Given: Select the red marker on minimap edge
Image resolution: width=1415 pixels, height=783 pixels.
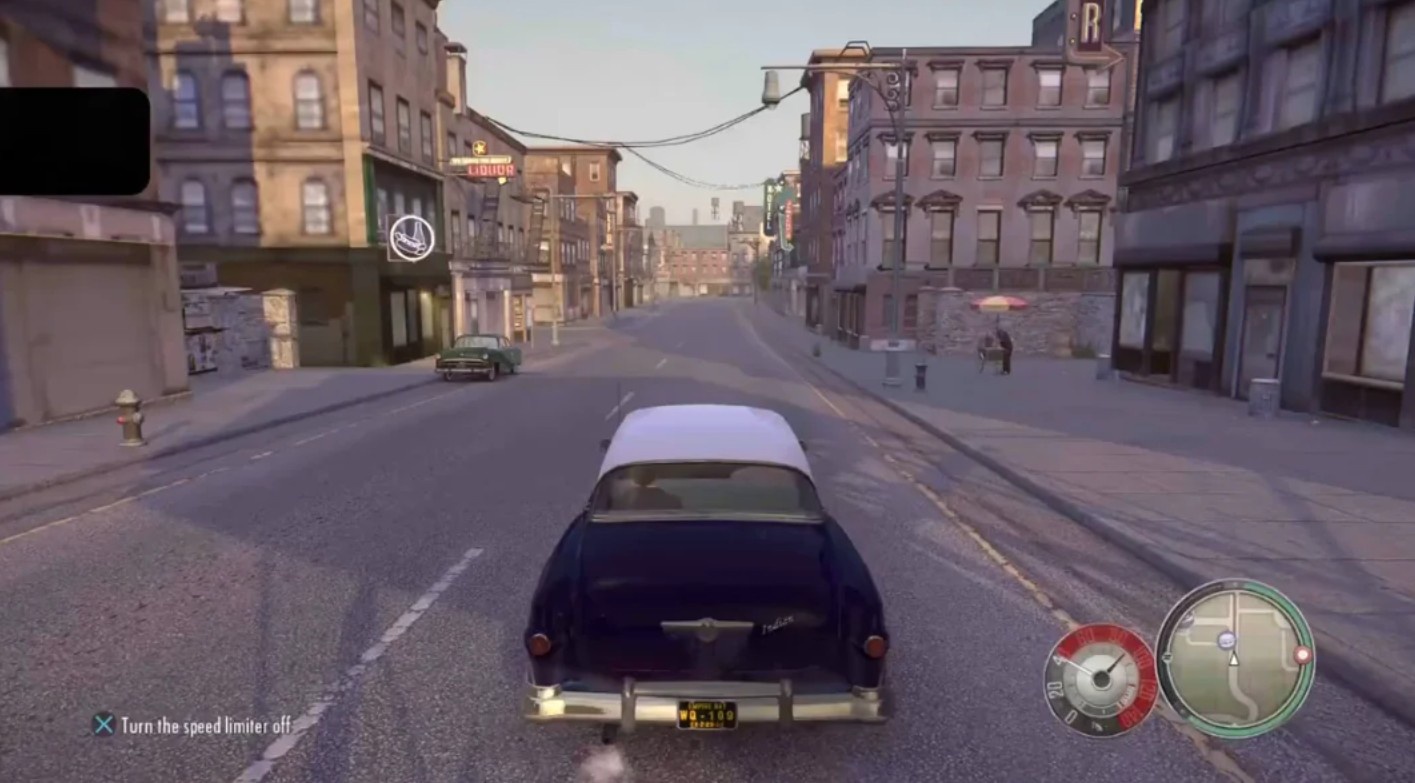Looking at the screenshot, I should coord(1302,654).
